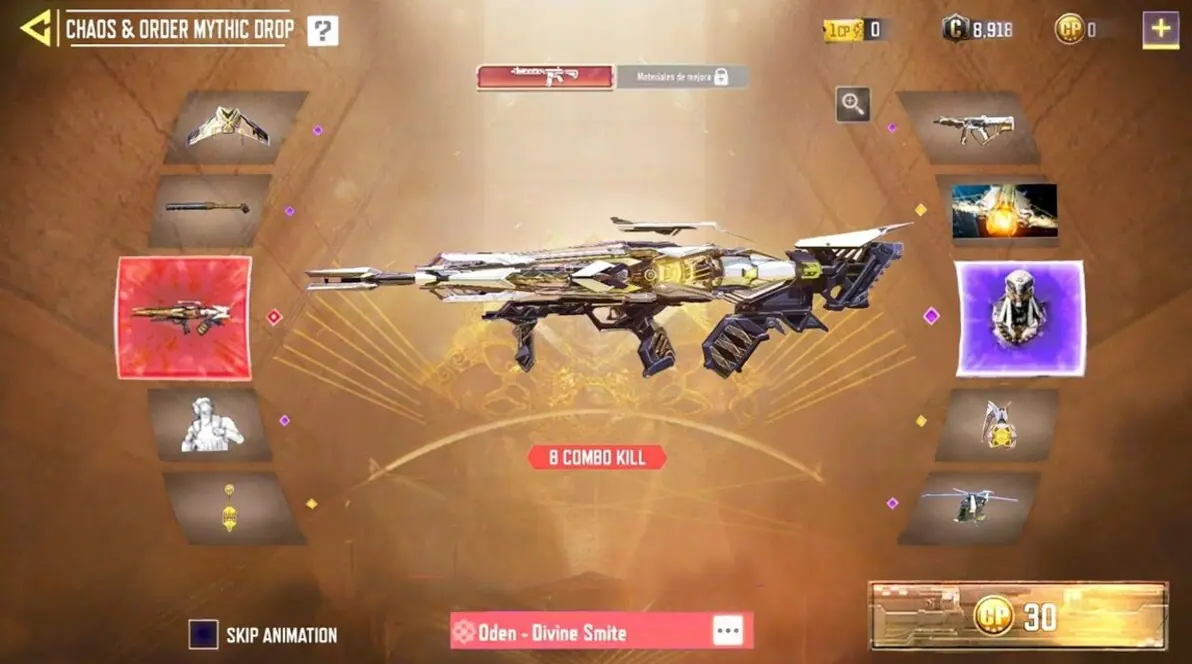Toggle the Skip Animation checkbox

pyautogui.click(x=203, y=634)
